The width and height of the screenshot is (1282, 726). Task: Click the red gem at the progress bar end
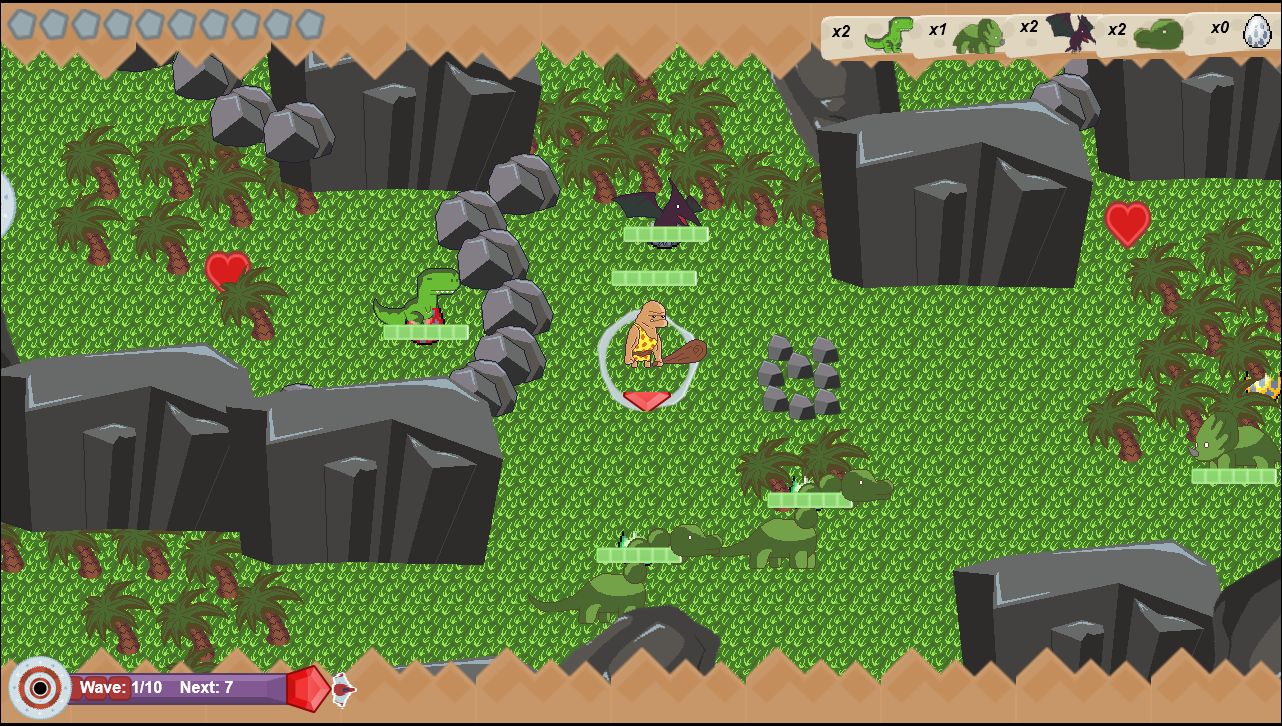pos(306,688)
